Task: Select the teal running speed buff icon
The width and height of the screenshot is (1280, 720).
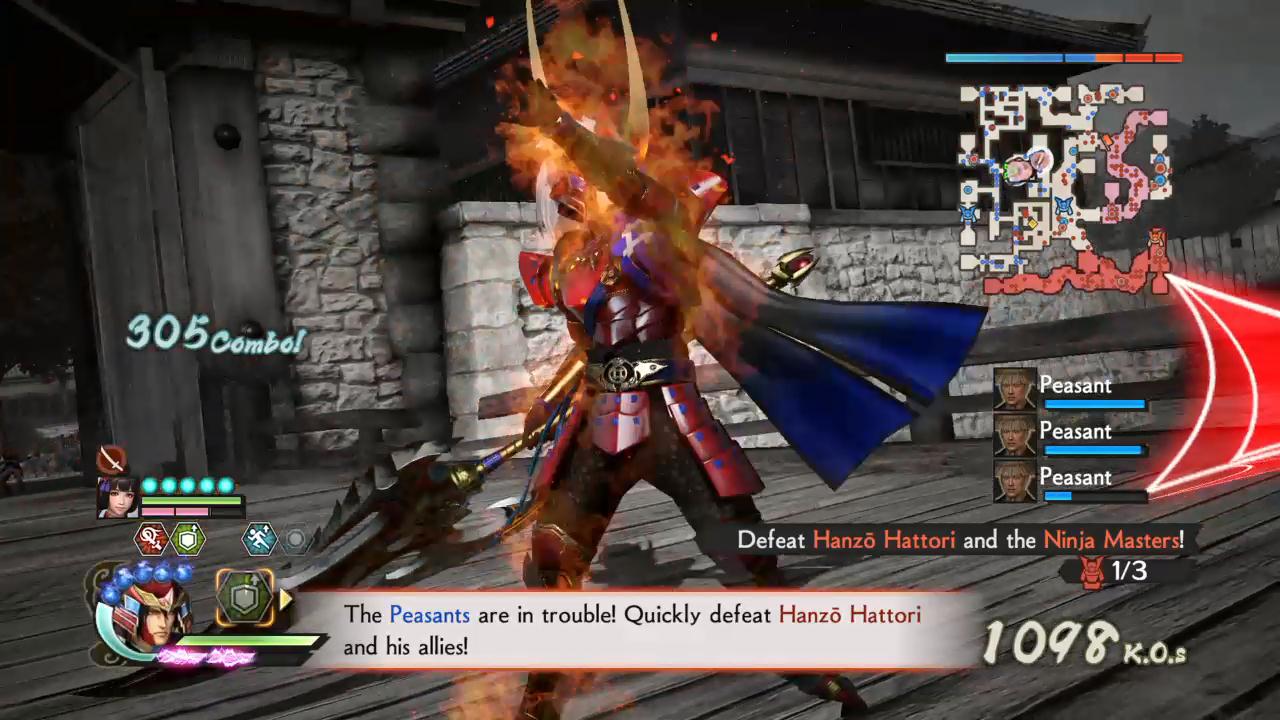Action: coord(258,540)
